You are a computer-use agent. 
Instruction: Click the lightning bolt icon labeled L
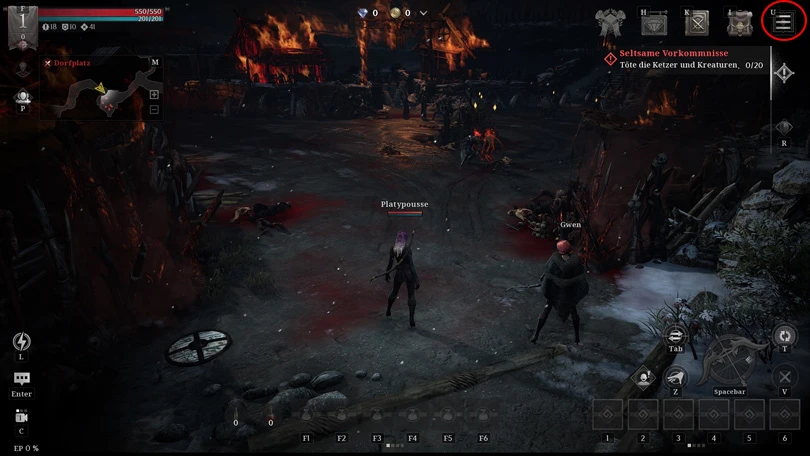pyautogui.click(x=21, y=342)
